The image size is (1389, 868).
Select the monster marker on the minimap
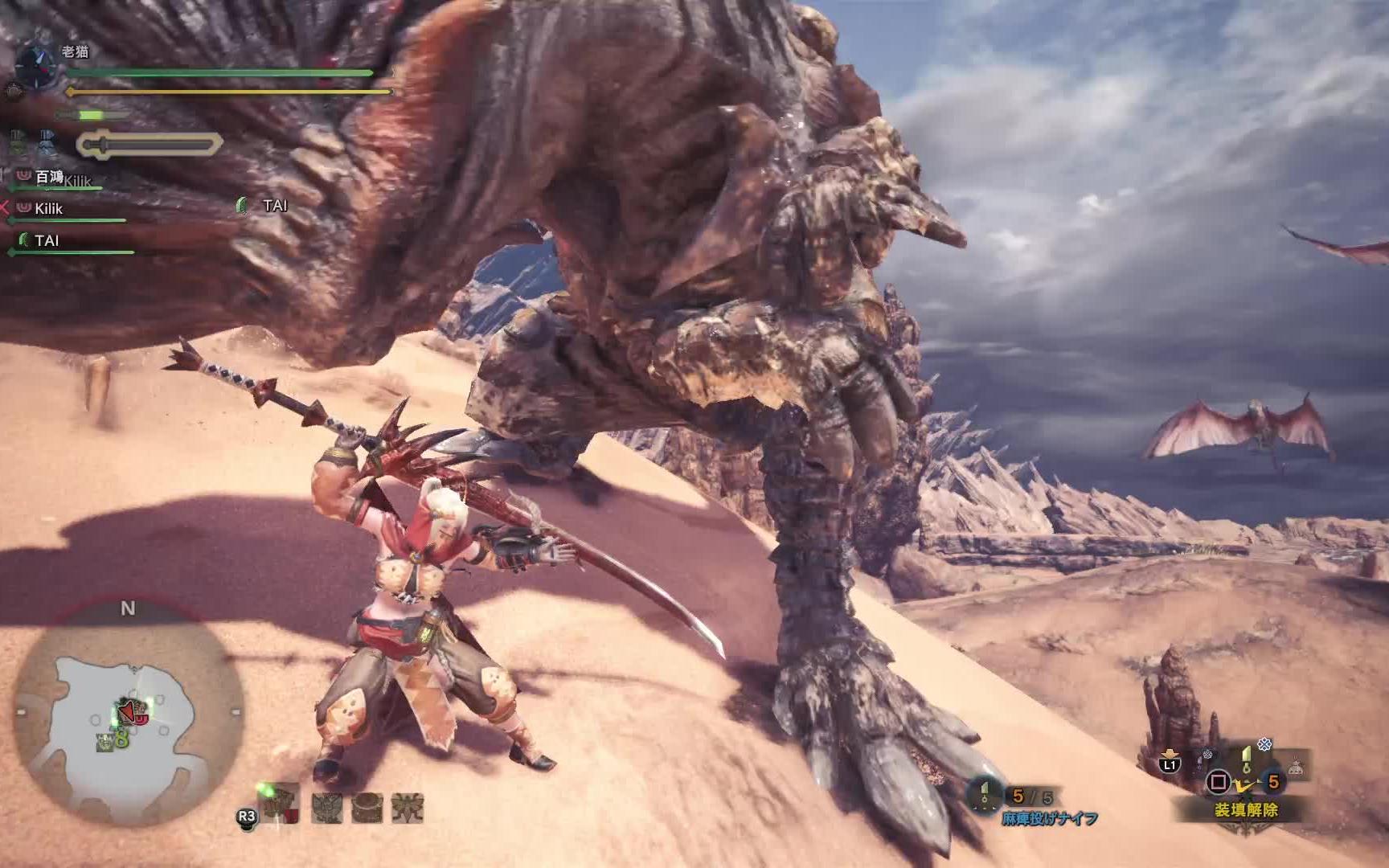(x=133, y=711)
